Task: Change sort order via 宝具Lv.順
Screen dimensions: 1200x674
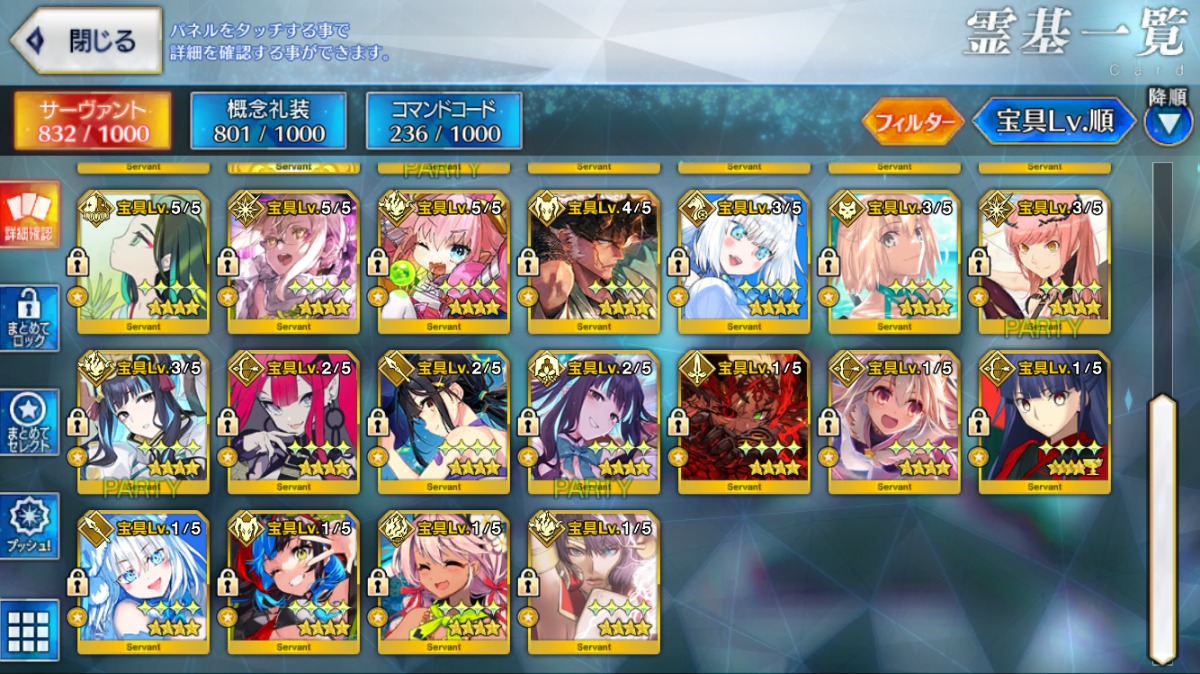Action: [1054, 122]
